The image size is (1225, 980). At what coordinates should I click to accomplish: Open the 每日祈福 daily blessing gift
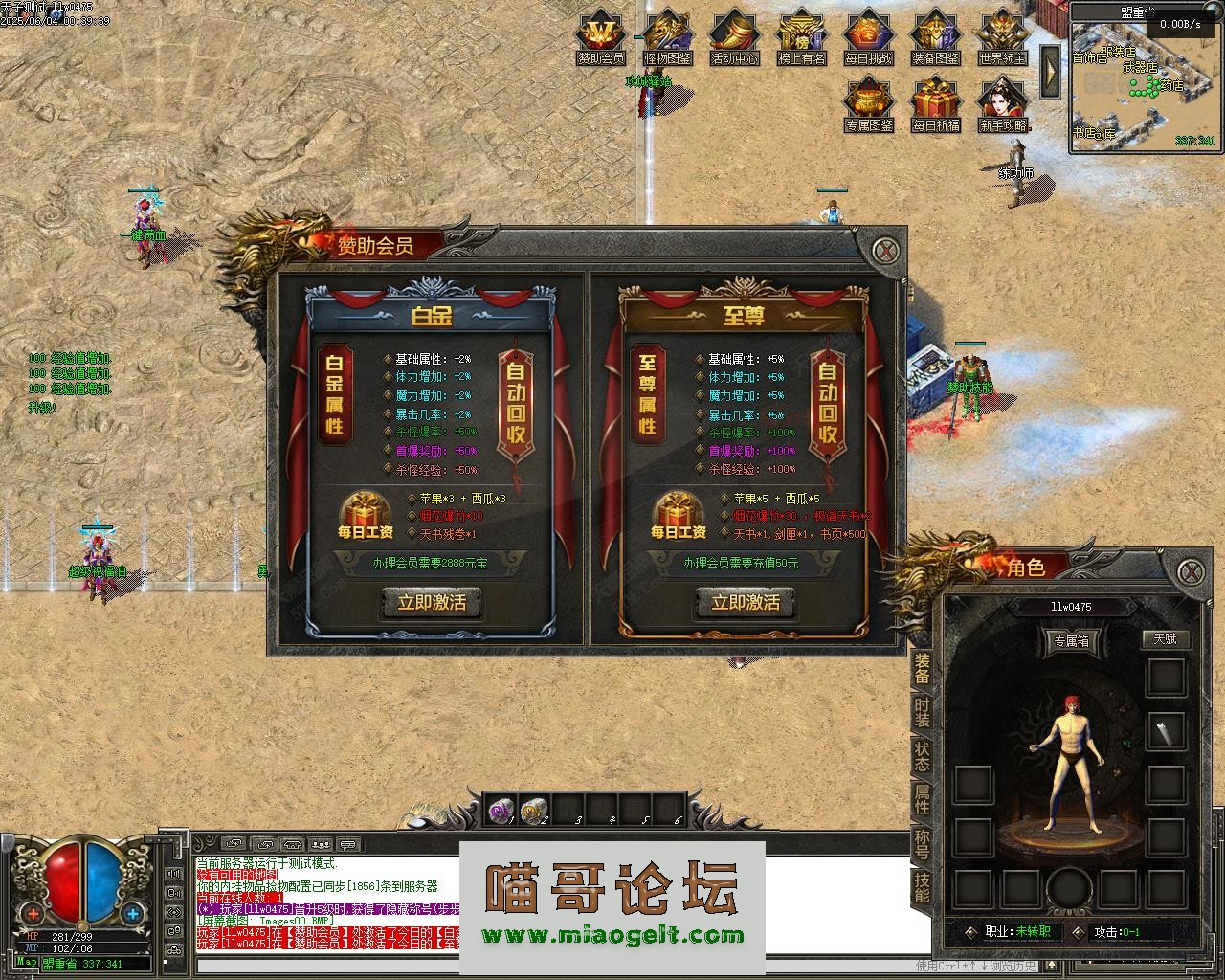click(935, 105)
